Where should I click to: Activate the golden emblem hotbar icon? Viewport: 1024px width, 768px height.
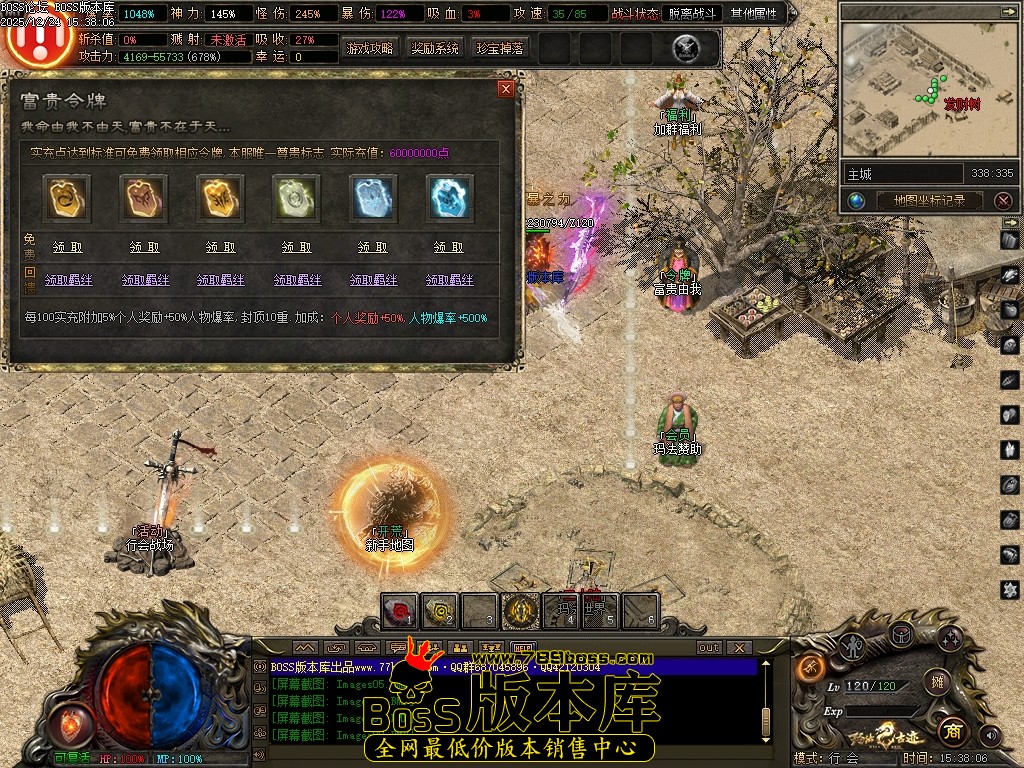pos(520,610)
